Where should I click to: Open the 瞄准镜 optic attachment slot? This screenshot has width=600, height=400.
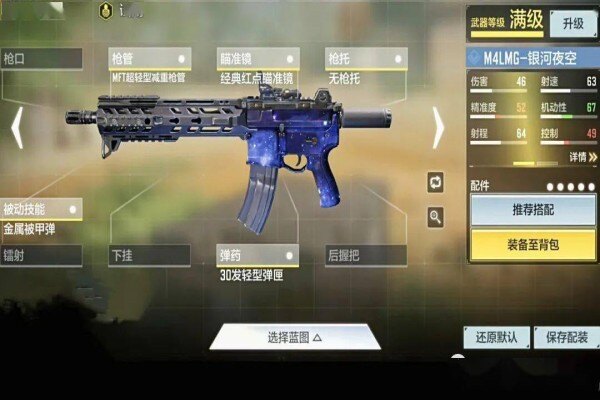pos(258,59)
